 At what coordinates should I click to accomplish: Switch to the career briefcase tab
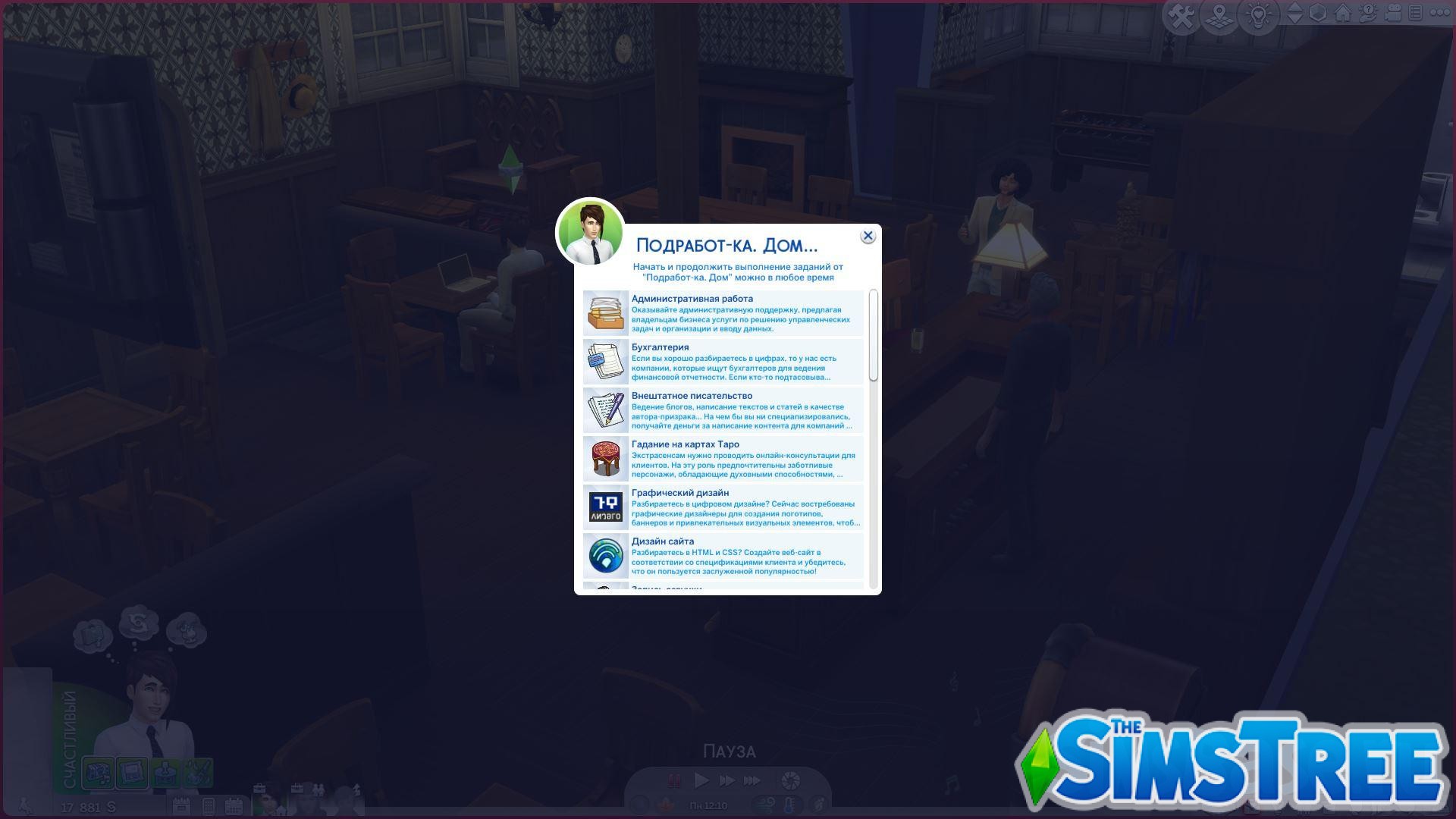tap(259, 789)
